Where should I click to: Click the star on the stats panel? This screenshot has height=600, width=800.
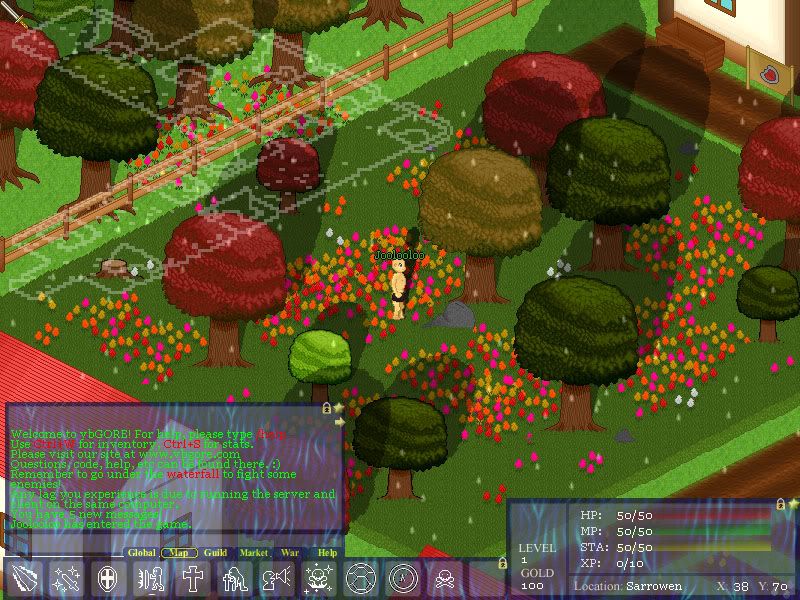tap(791, 504)
